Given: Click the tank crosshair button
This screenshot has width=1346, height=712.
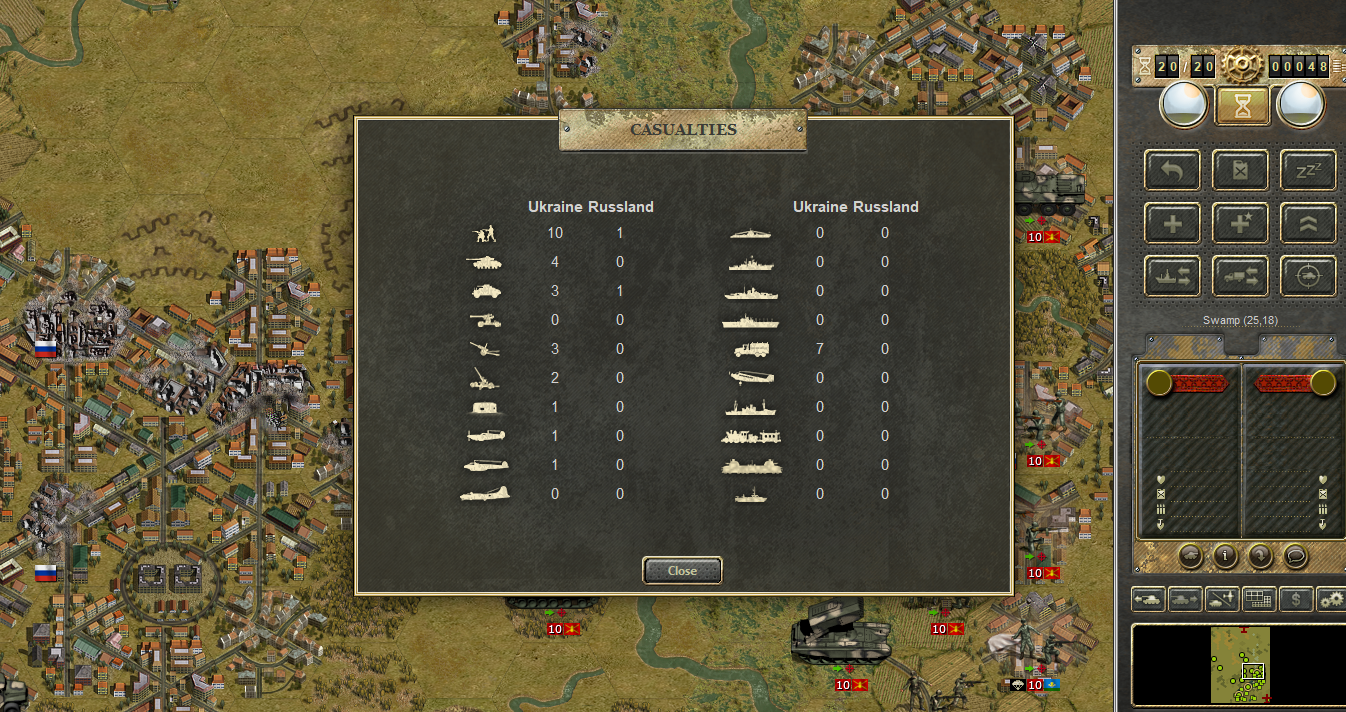Looking at the screenshot, I should click(1308, 277).
